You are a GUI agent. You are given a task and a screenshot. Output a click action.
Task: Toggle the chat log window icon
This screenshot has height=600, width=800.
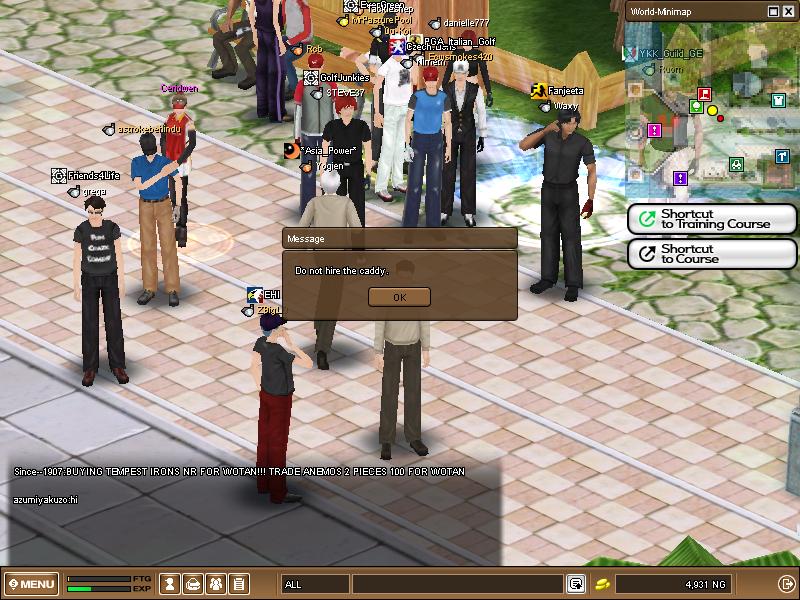[576, 584]
